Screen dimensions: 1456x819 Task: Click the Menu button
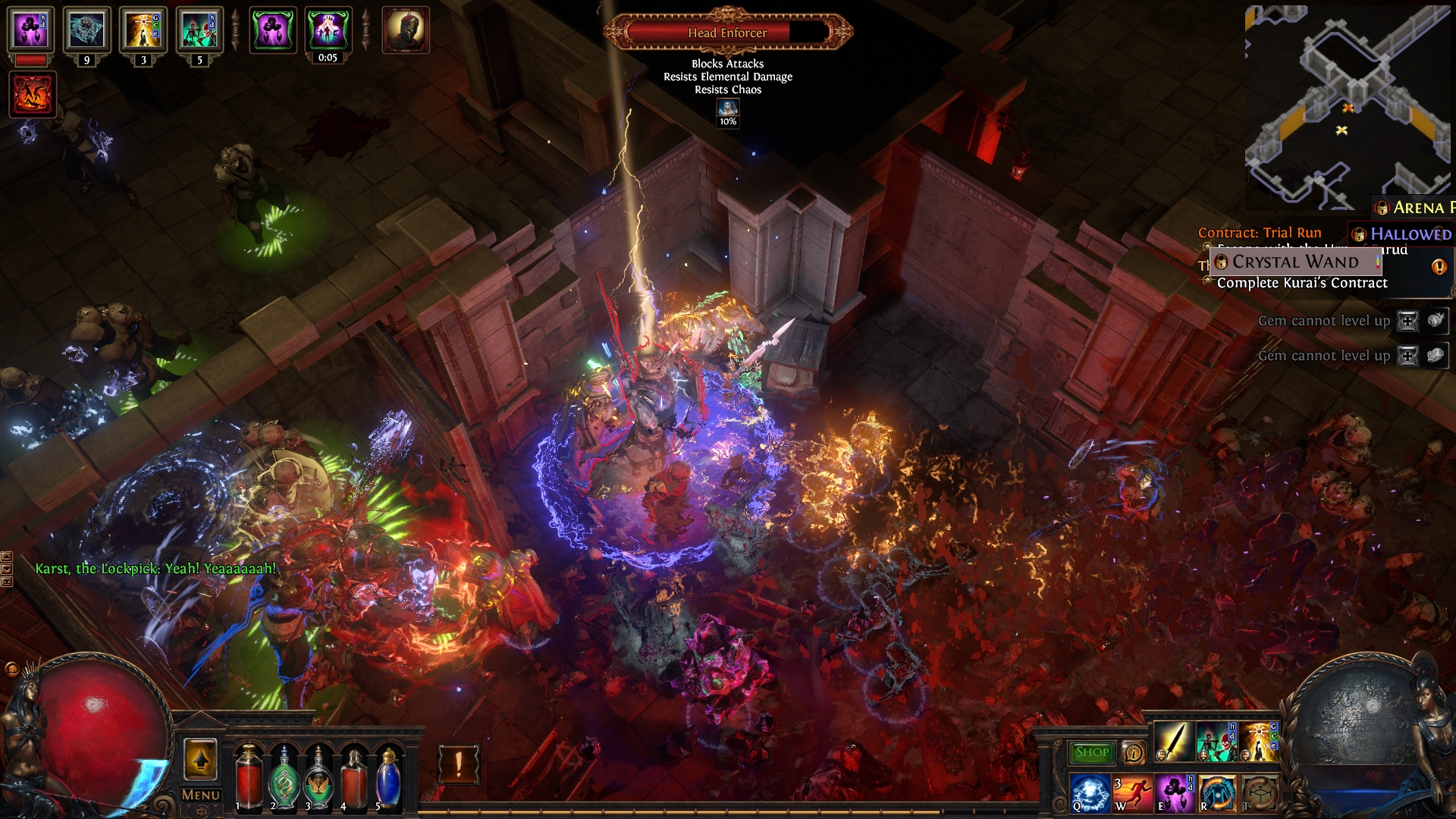pyautogui.click(x=201, y=795)
